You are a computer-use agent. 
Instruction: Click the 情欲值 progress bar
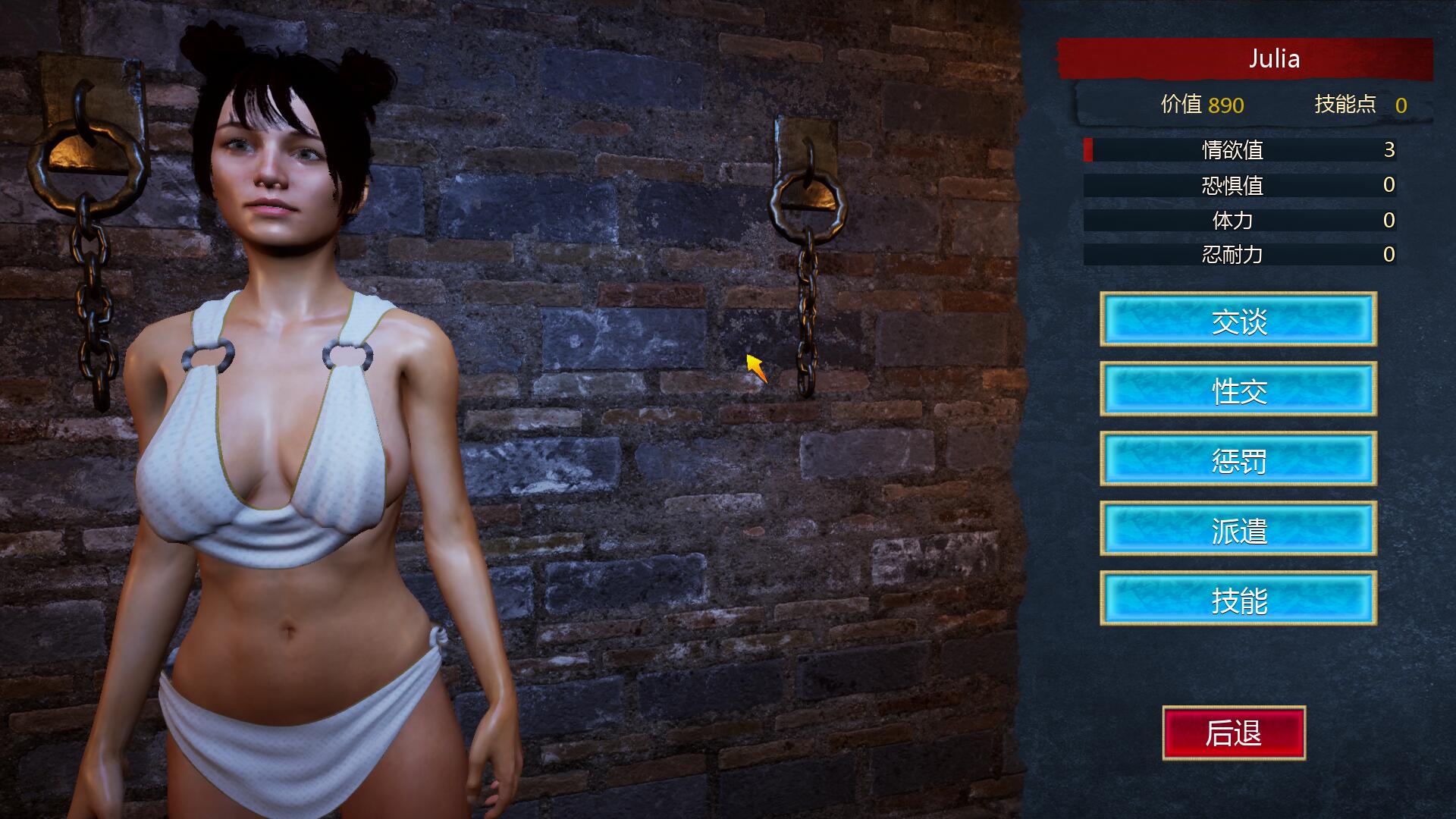pos(1244,151)
